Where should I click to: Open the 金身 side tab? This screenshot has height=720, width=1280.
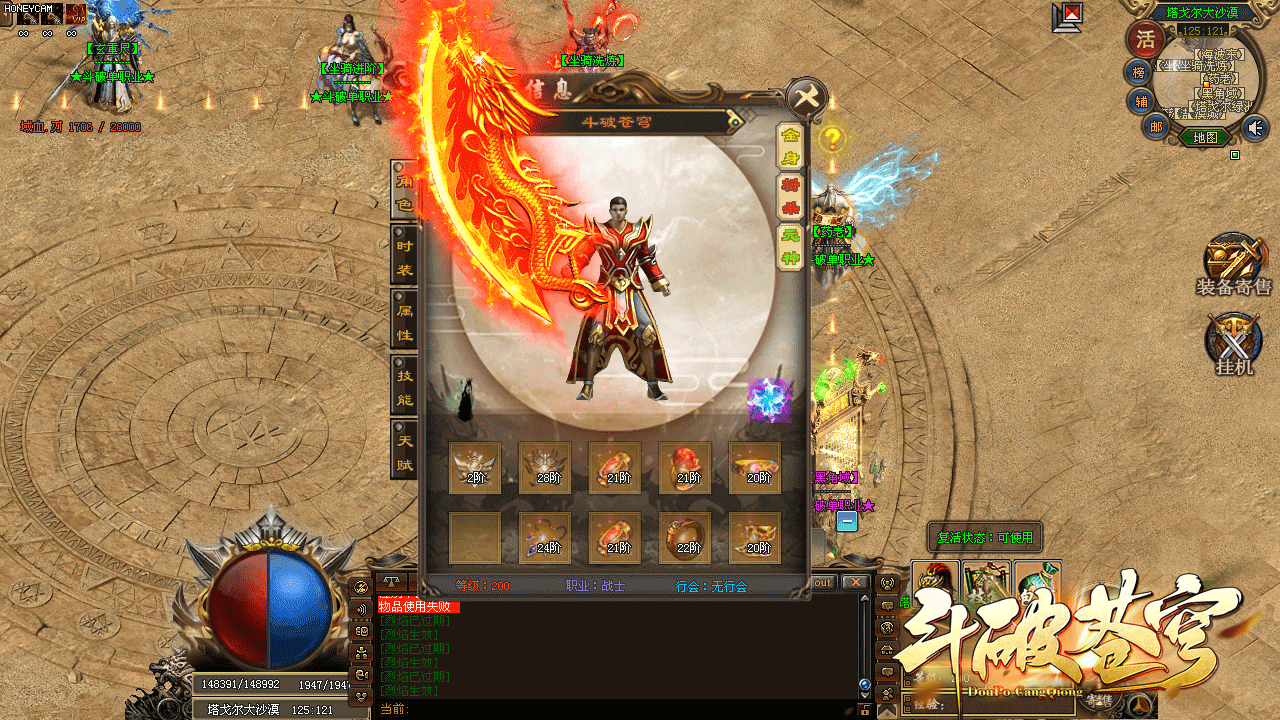[x=790, y=146]
